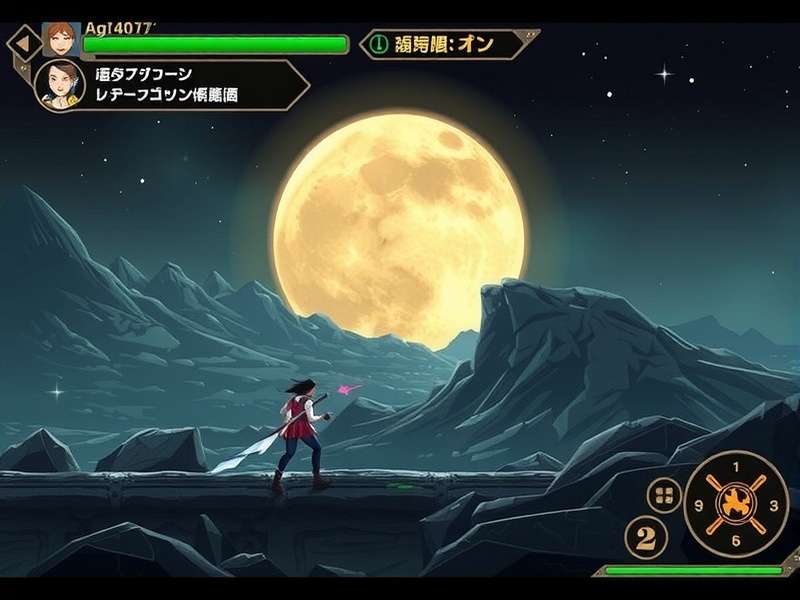Activate the round button labeled 2
The image size is (800, 600).
[646, 539]
